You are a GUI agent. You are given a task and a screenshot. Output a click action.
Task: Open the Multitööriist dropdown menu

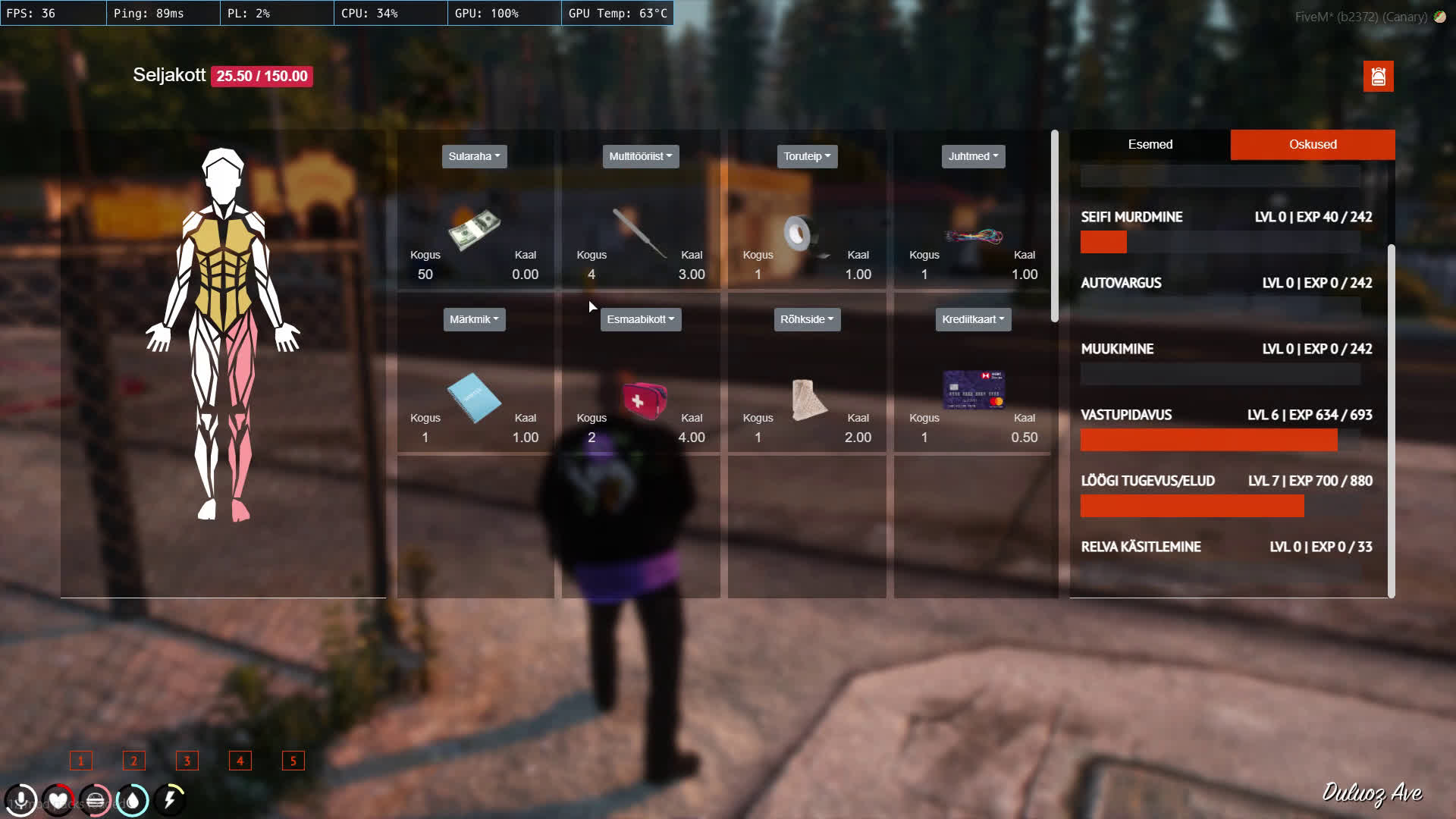[x=640, y=156]
